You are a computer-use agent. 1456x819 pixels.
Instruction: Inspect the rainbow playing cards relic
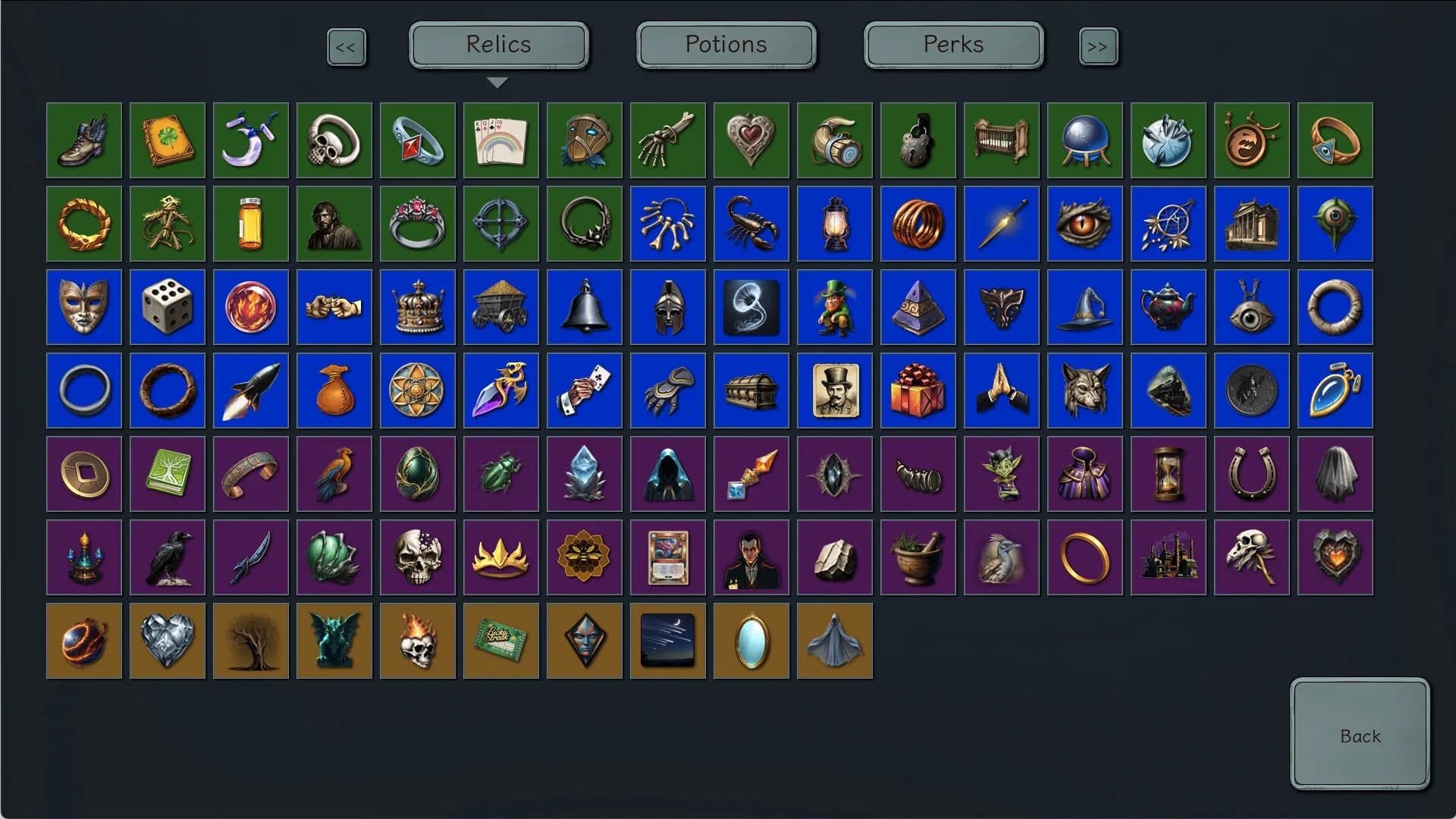(500, 140)
